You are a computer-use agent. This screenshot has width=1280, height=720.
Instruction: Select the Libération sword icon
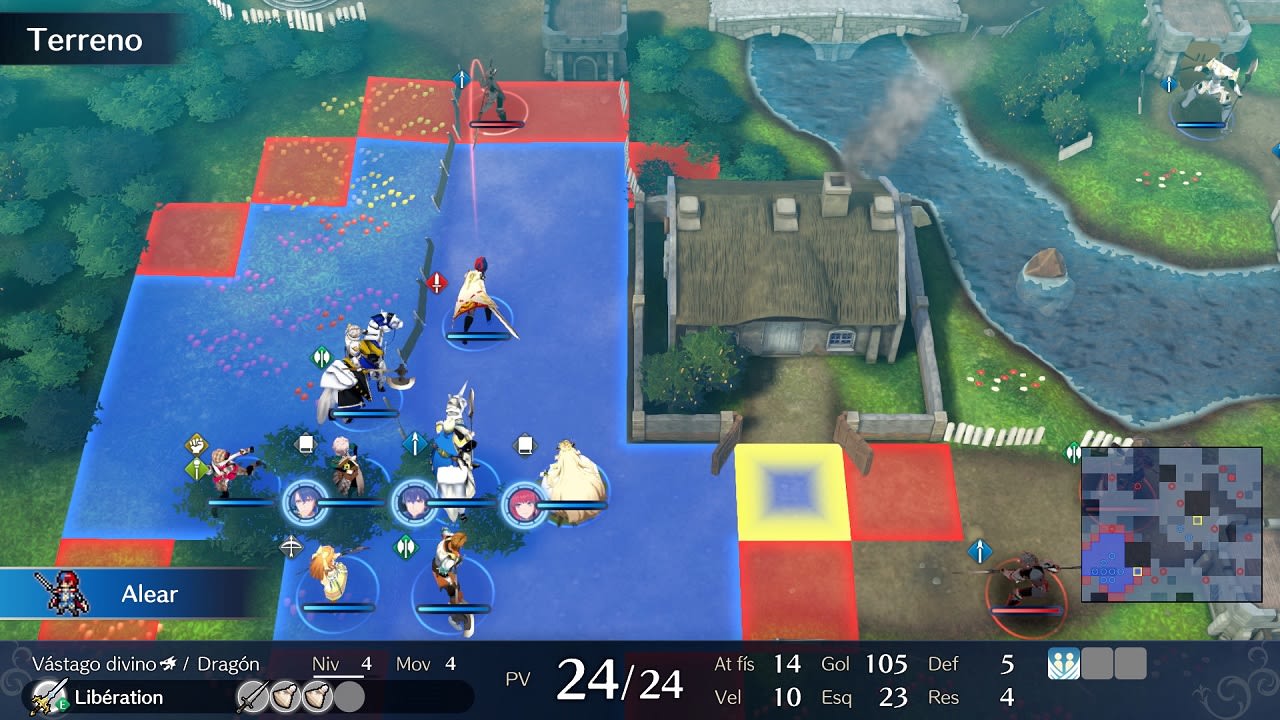[x=47, y=696]
